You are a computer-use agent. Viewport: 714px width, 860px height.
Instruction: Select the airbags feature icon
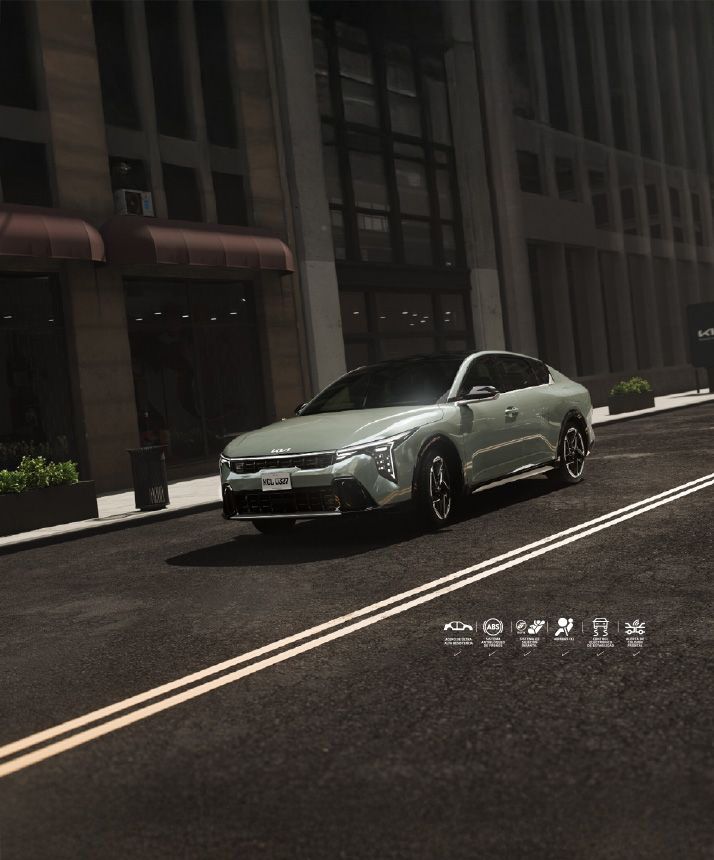[x=564, y=627]
